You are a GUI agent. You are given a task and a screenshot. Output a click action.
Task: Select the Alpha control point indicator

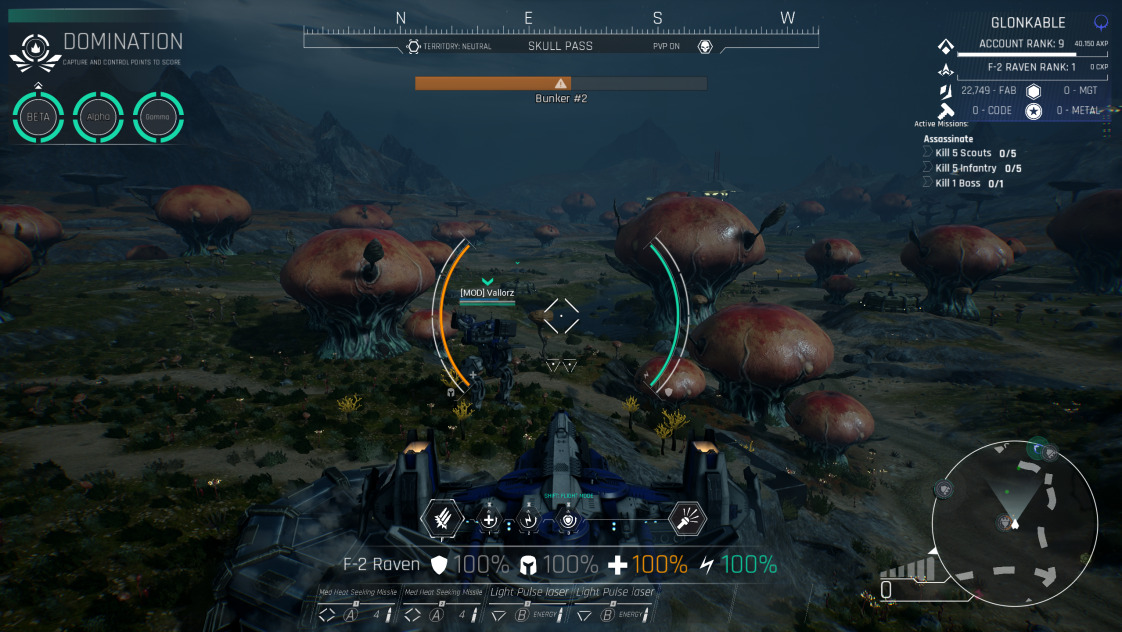(98, 117)
